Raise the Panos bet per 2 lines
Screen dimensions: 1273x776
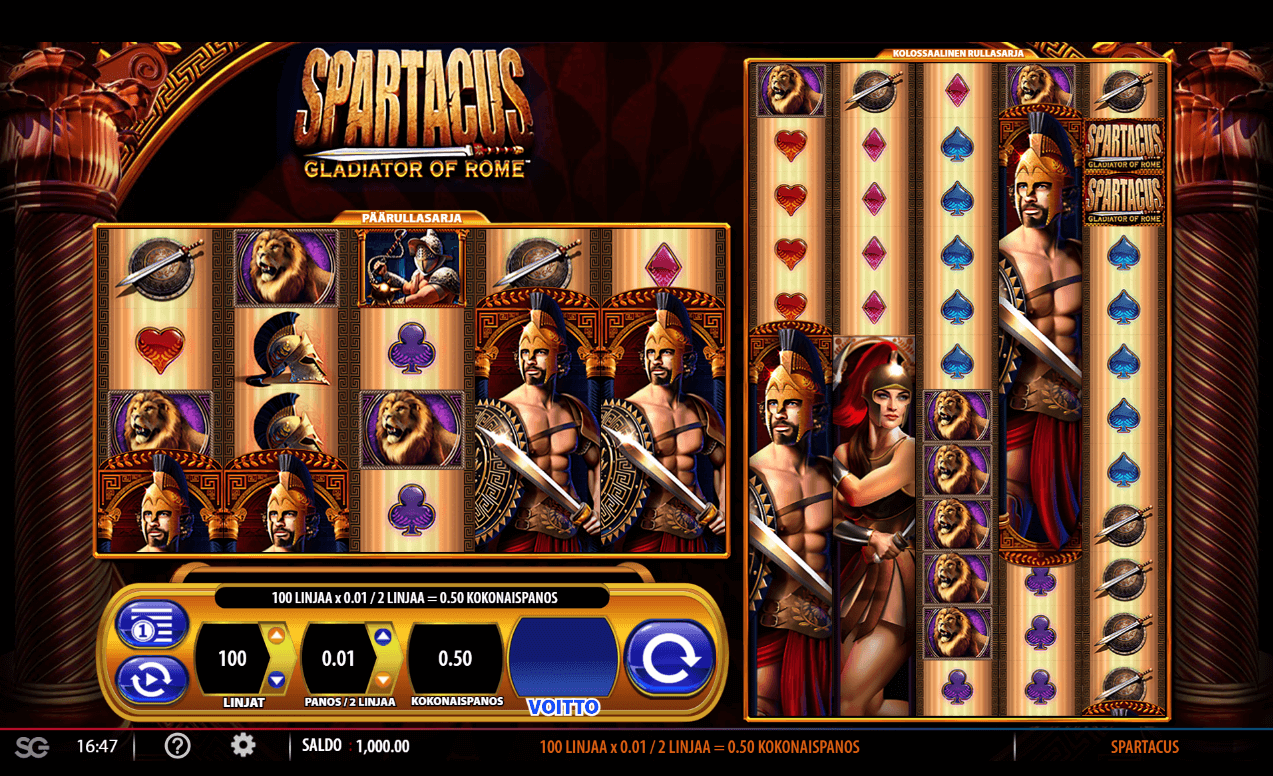383,636
